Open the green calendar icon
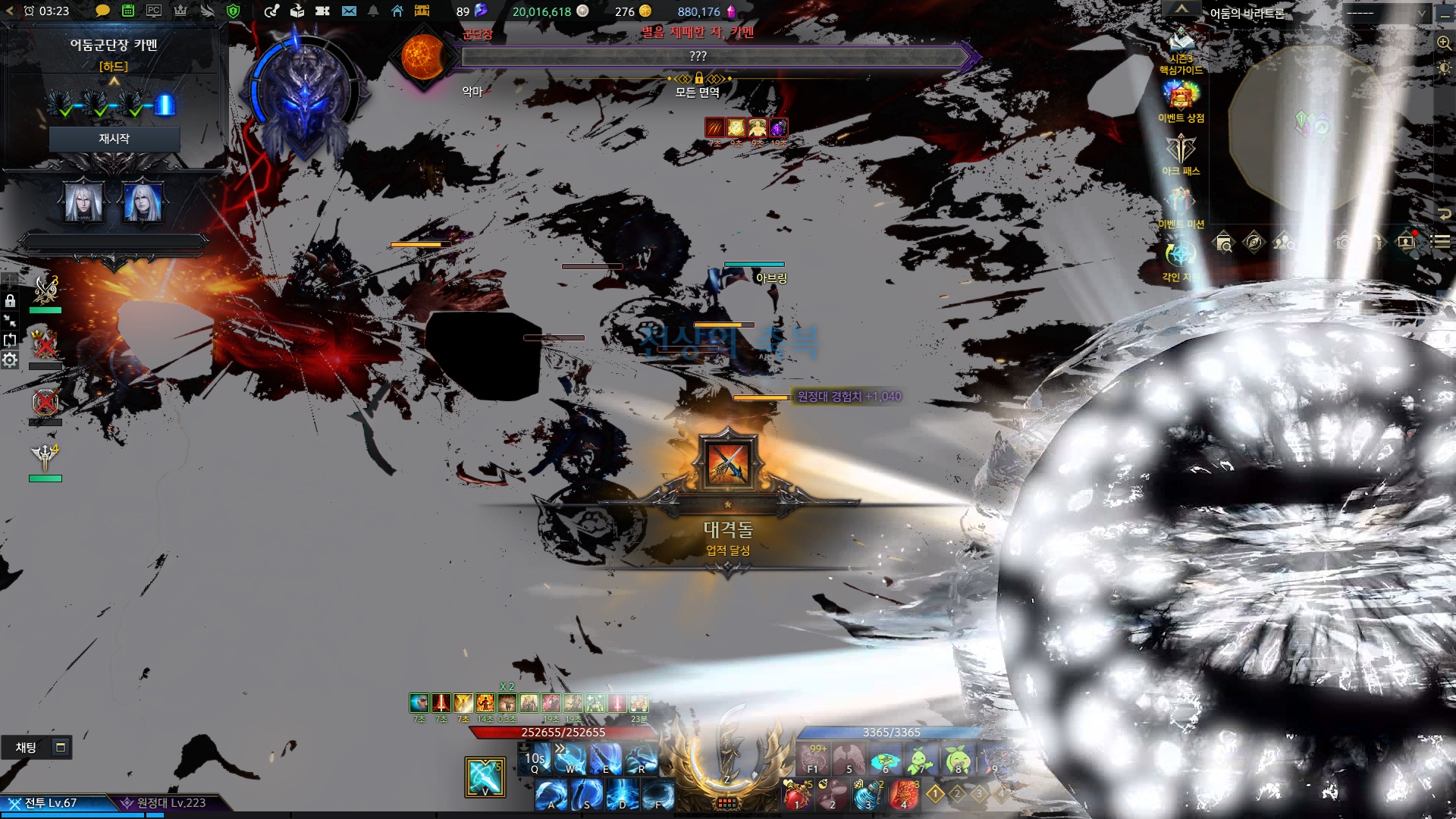This screenshot has width=1456, height=819. click(128, 11)
